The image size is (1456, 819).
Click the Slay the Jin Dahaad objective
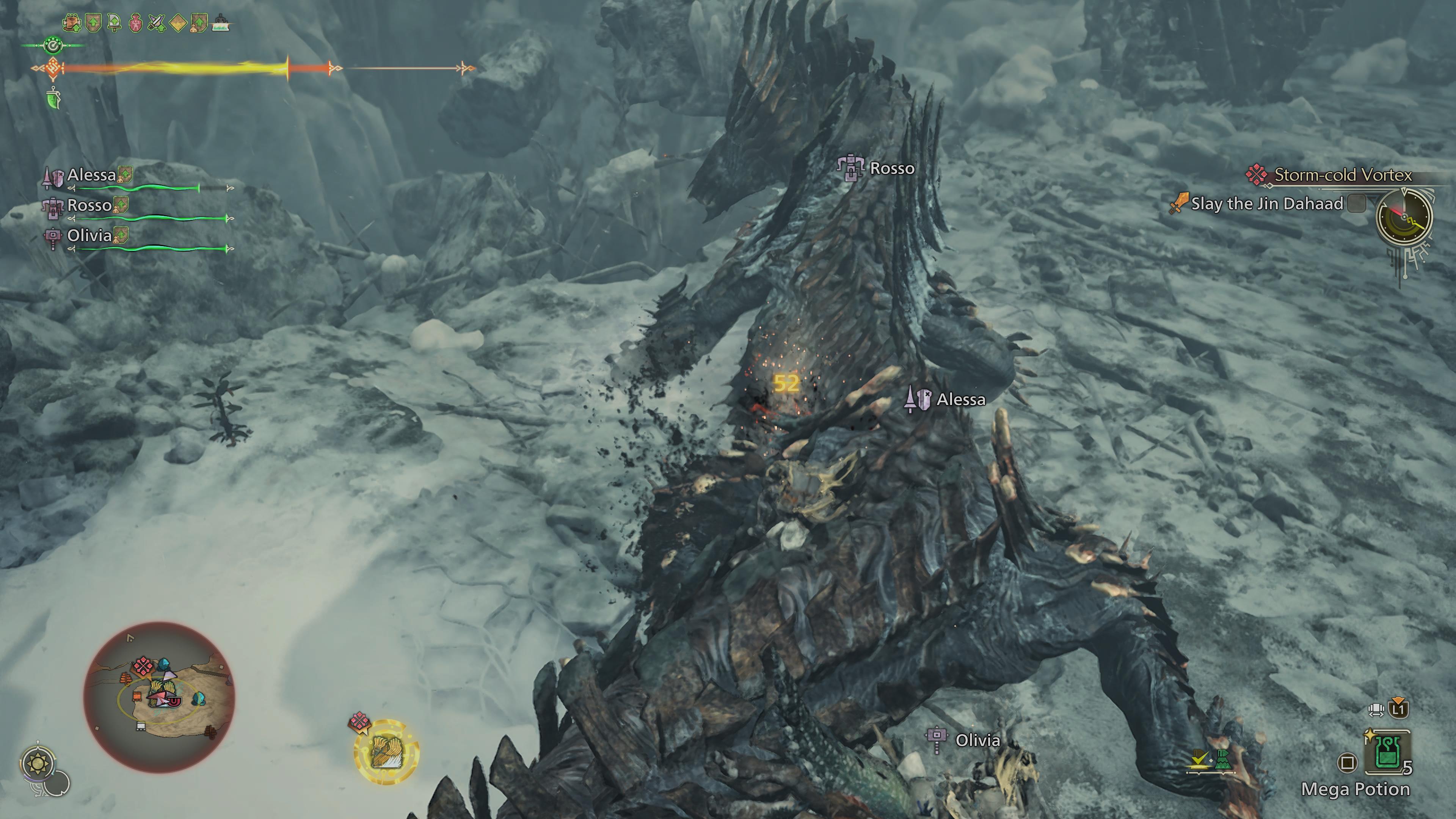[x=1266, y=204]
